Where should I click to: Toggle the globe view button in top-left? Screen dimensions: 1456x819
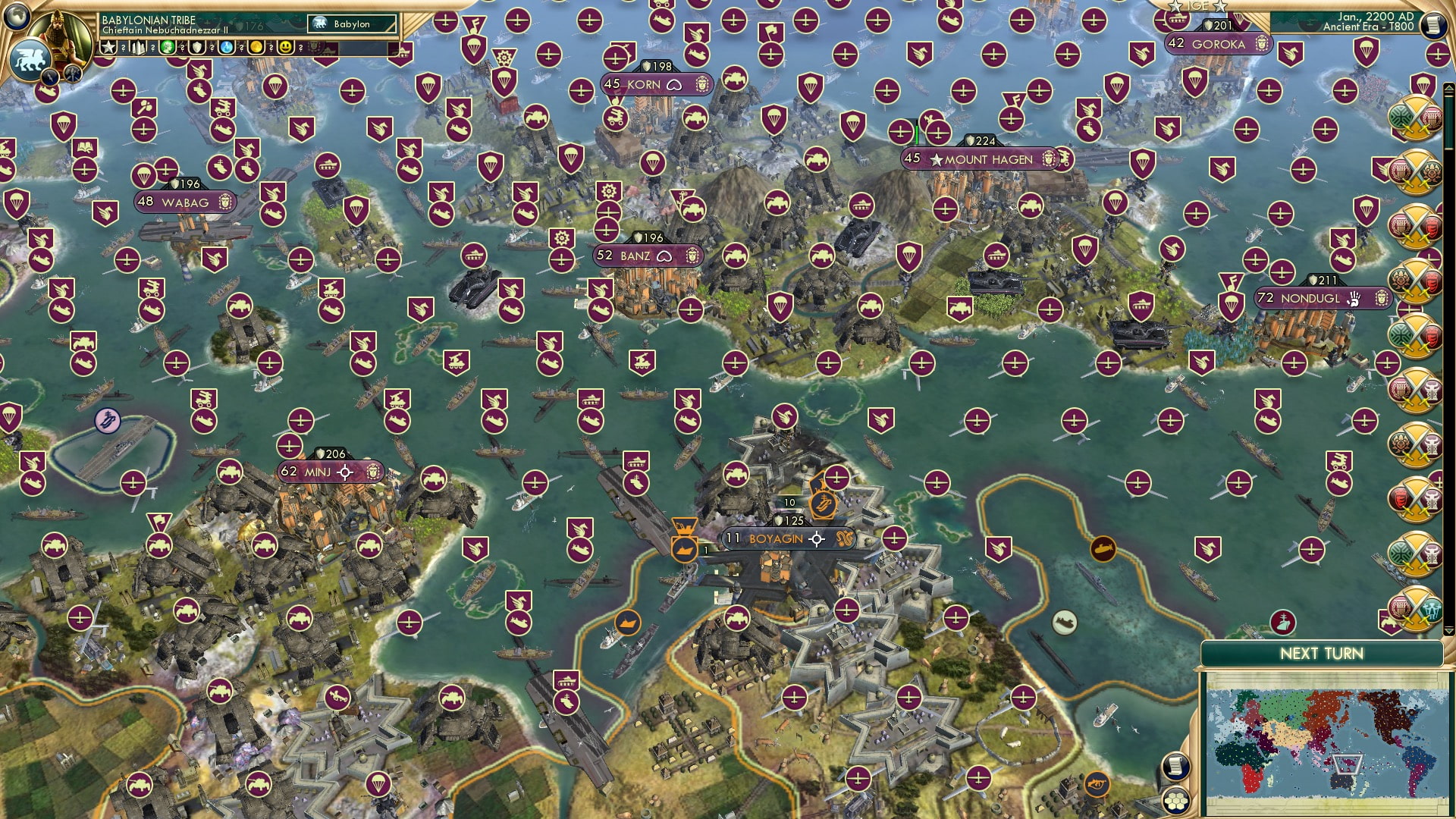click(16, 17)
